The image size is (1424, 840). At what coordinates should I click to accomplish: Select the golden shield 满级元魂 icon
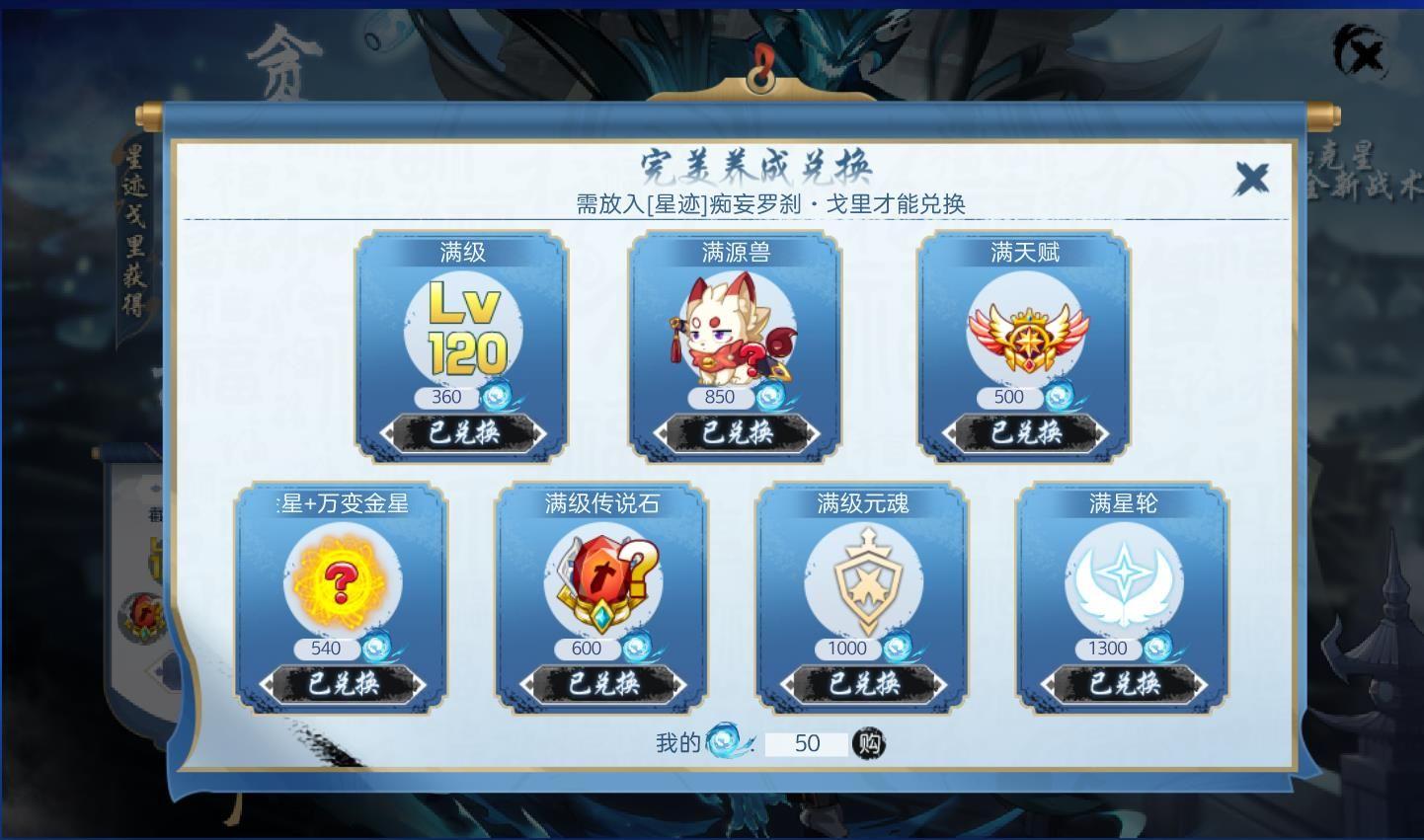point(864,582)
